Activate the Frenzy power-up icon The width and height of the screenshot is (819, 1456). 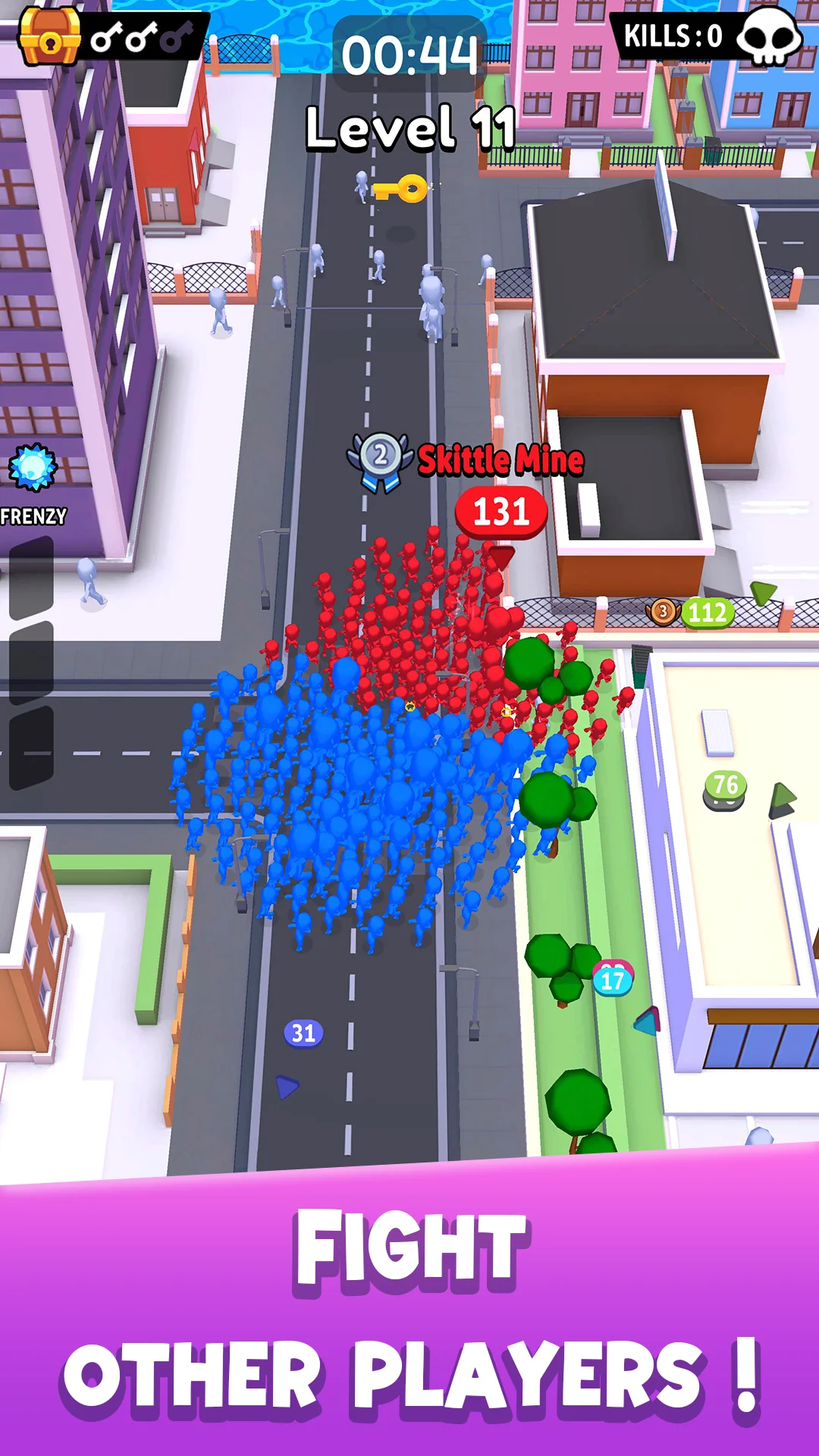33,468
